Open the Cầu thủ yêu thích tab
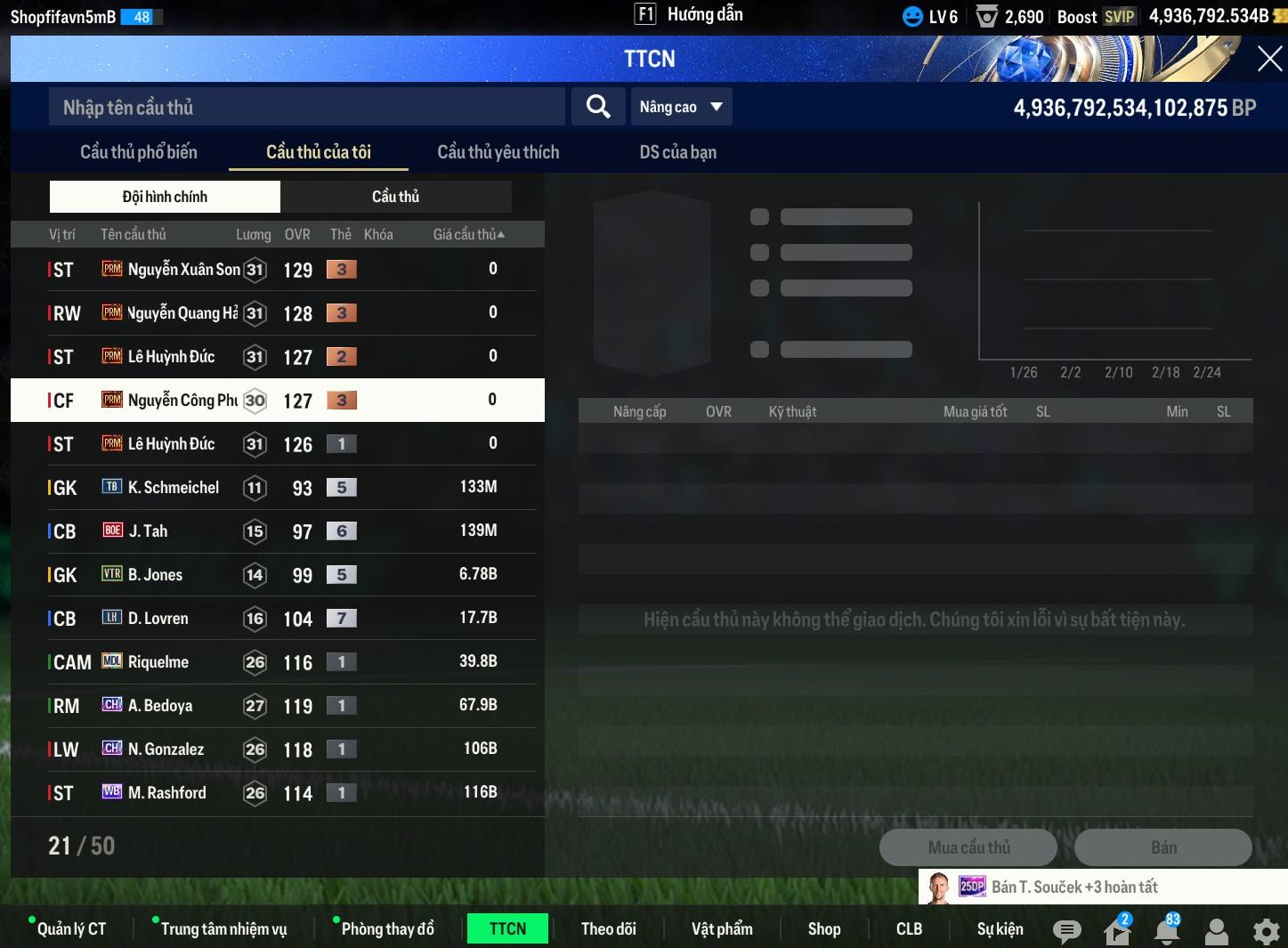The width and height of the screenshot is (1288, 948). click(x=498, y=152)
